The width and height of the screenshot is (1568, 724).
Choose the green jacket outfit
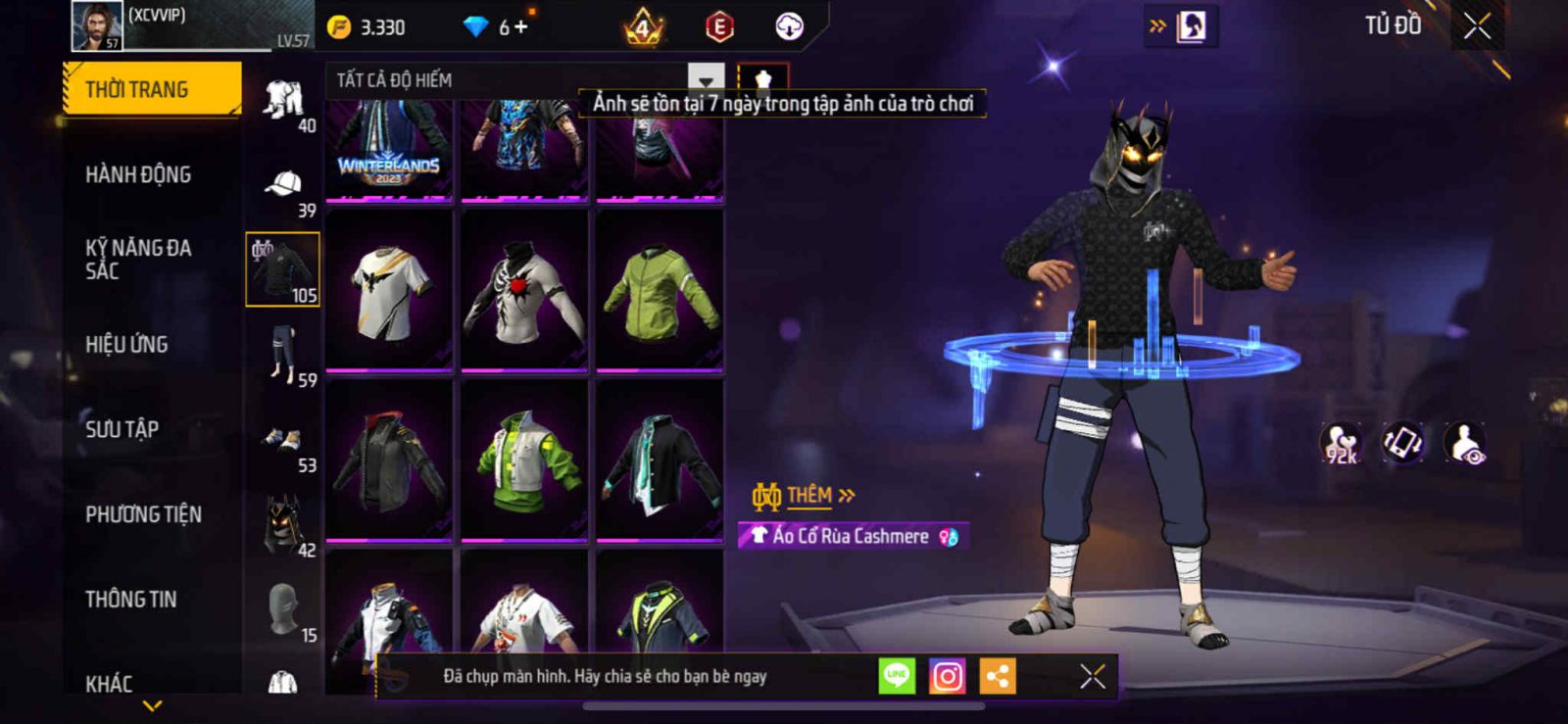click(660, 291)
